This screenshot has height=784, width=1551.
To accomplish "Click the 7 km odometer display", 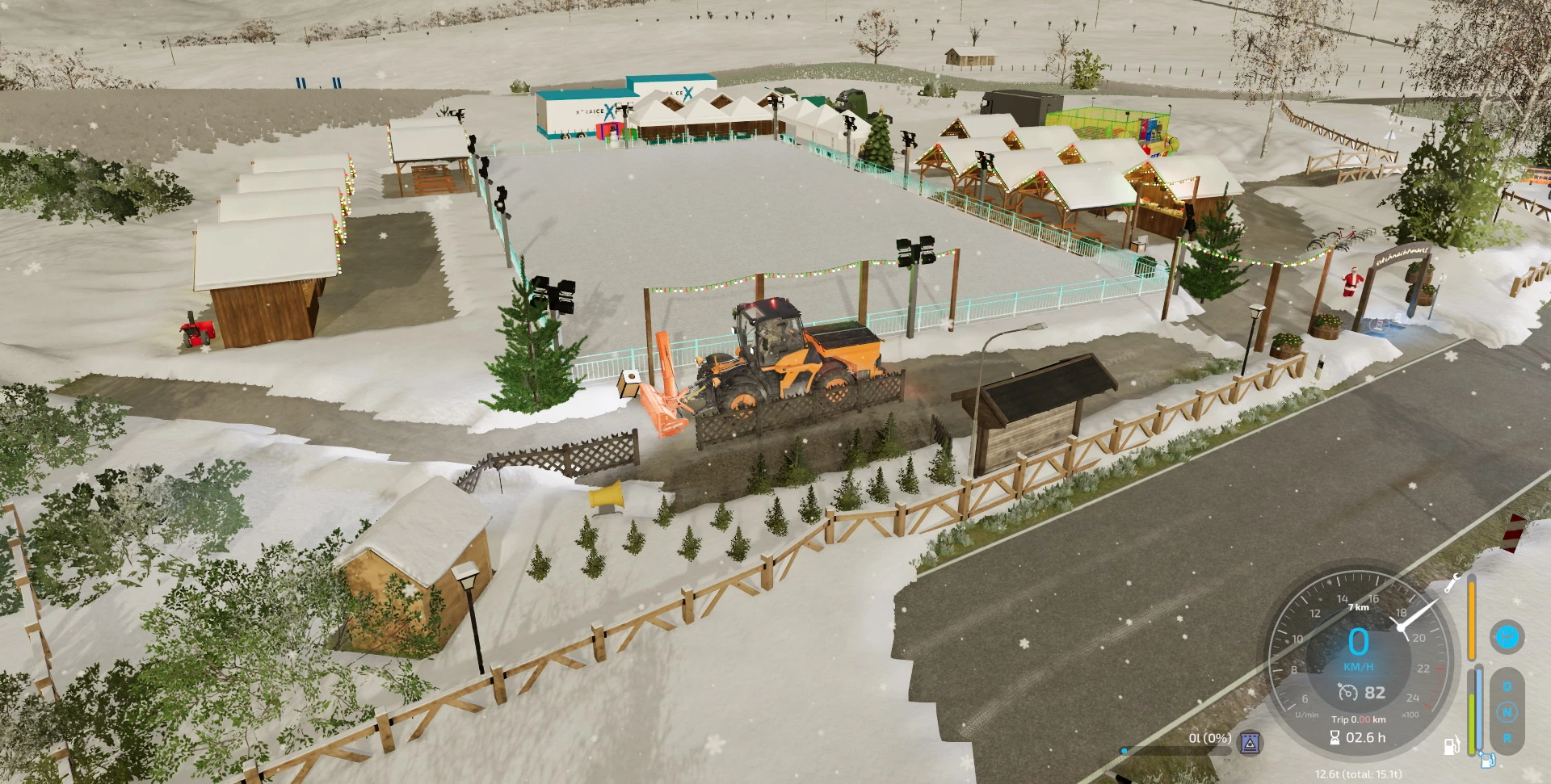I will (1358, 606).
